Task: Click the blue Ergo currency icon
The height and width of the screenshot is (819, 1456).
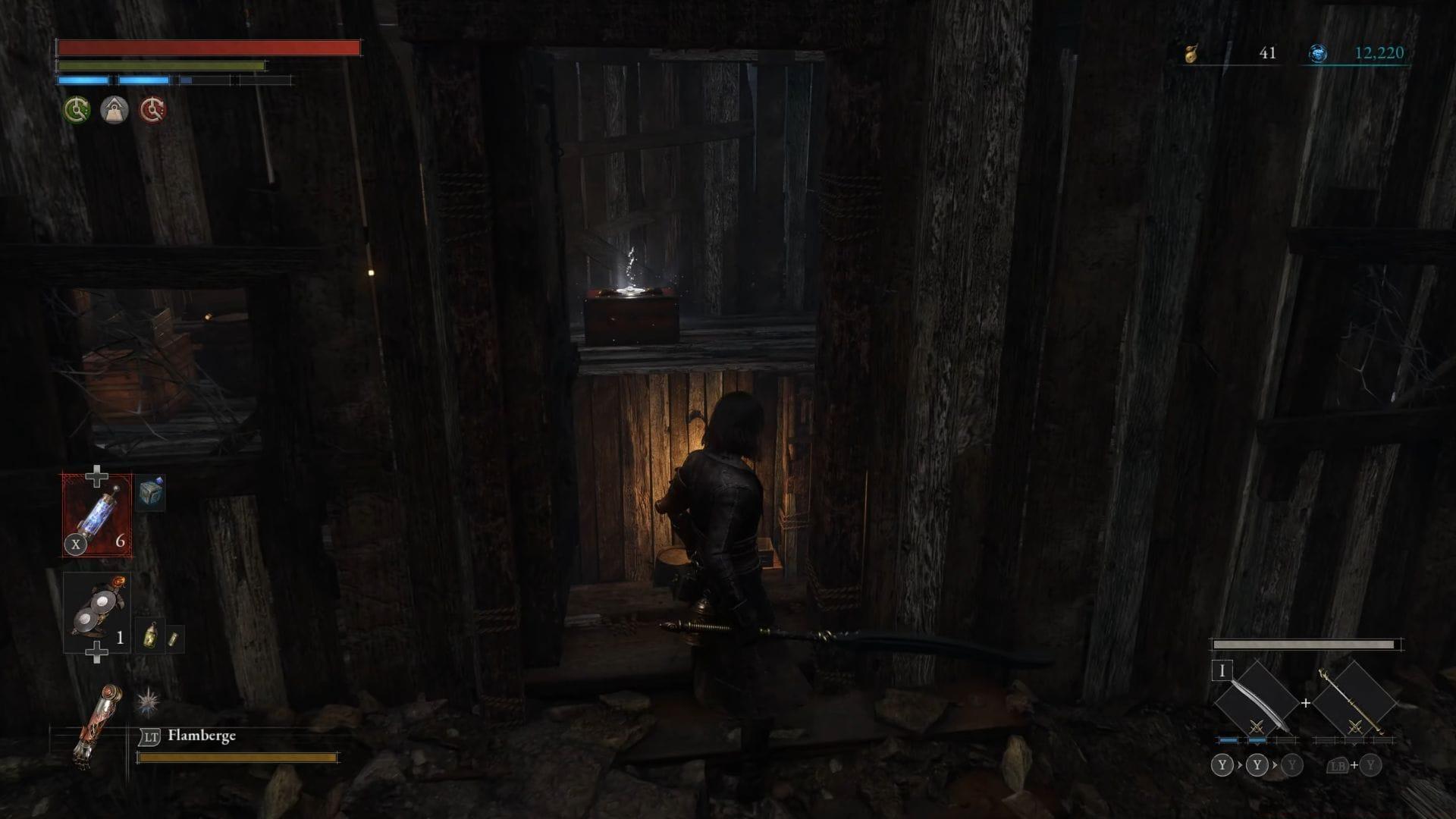Action: pyautogui.click(x=1318, y=54)
